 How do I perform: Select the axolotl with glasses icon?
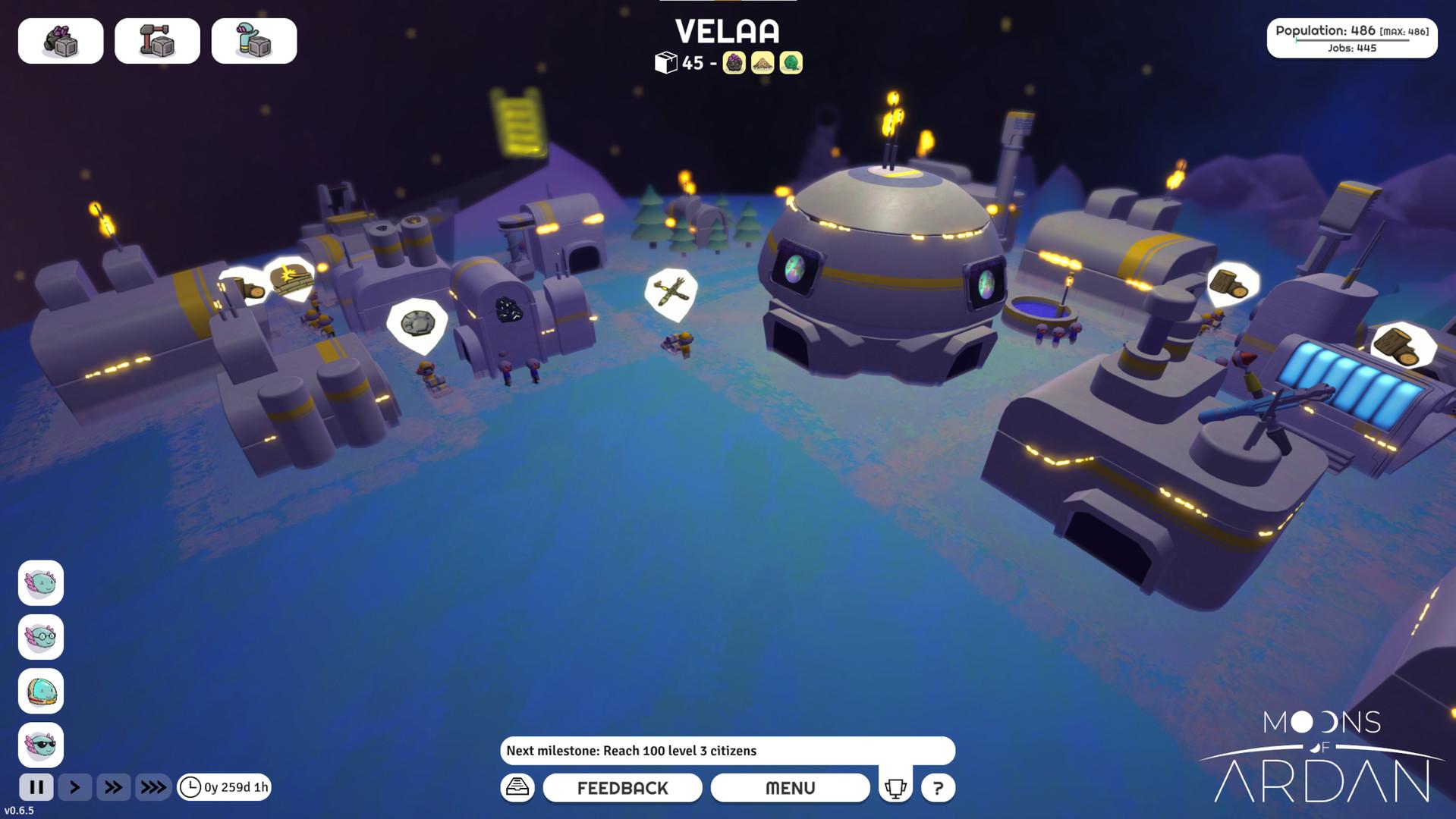41,637
